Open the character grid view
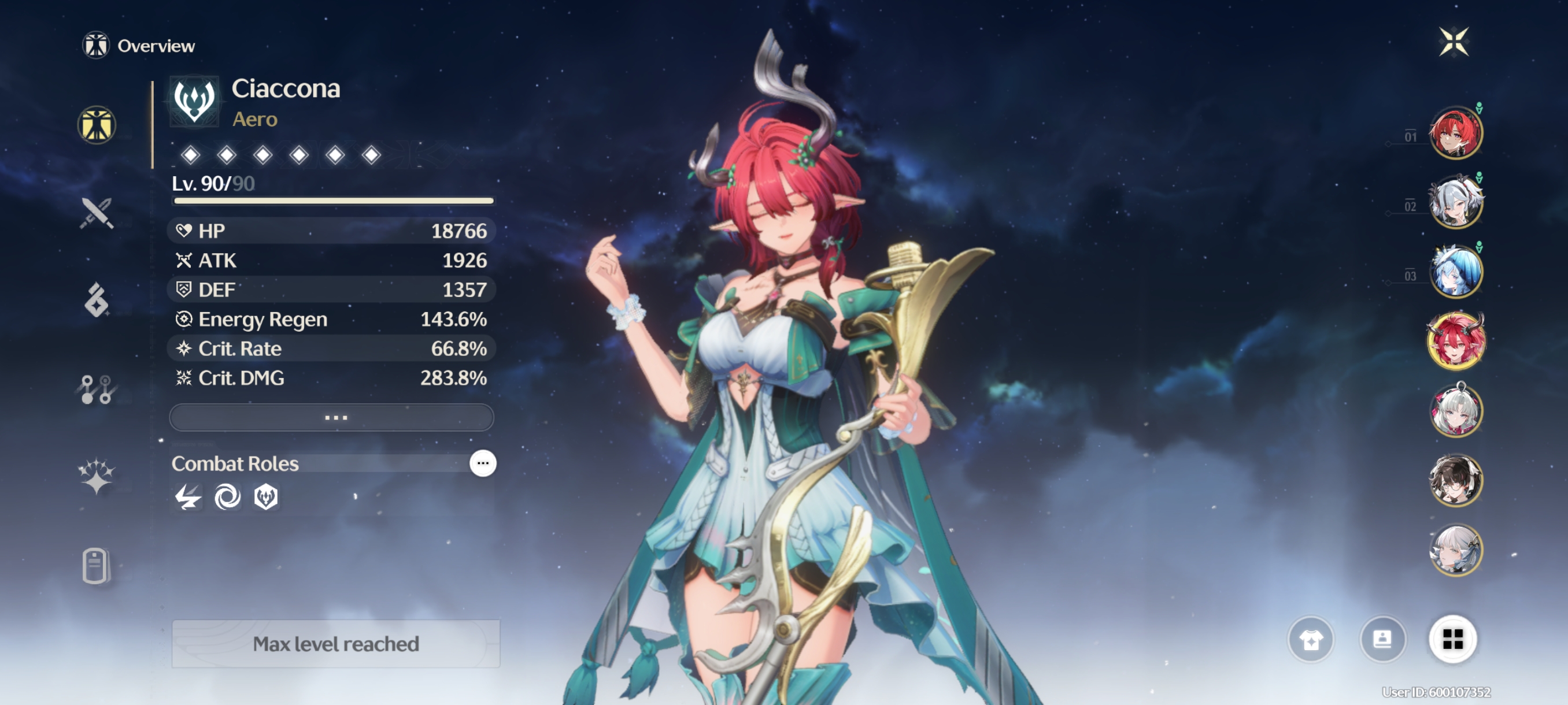Viewport: 1568px width, 705px height. tap(1452, 639)
